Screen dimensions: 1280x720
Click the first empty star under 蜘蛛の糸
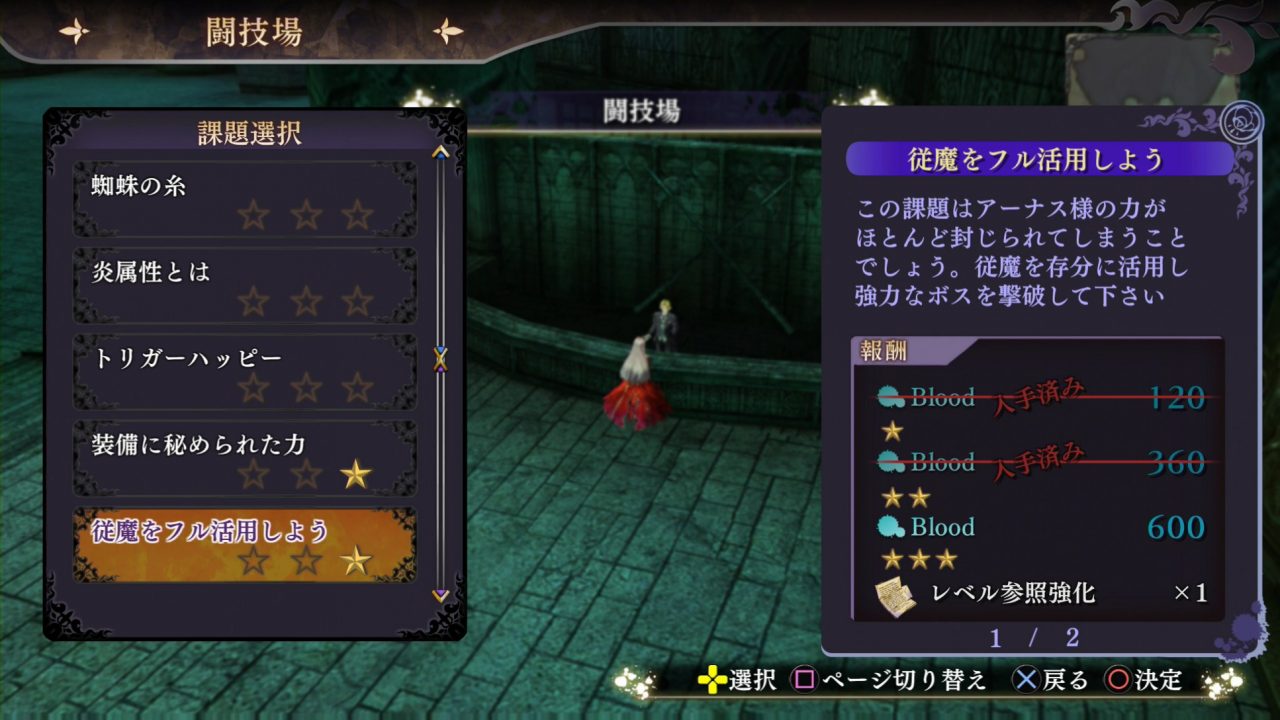[252, 215]
